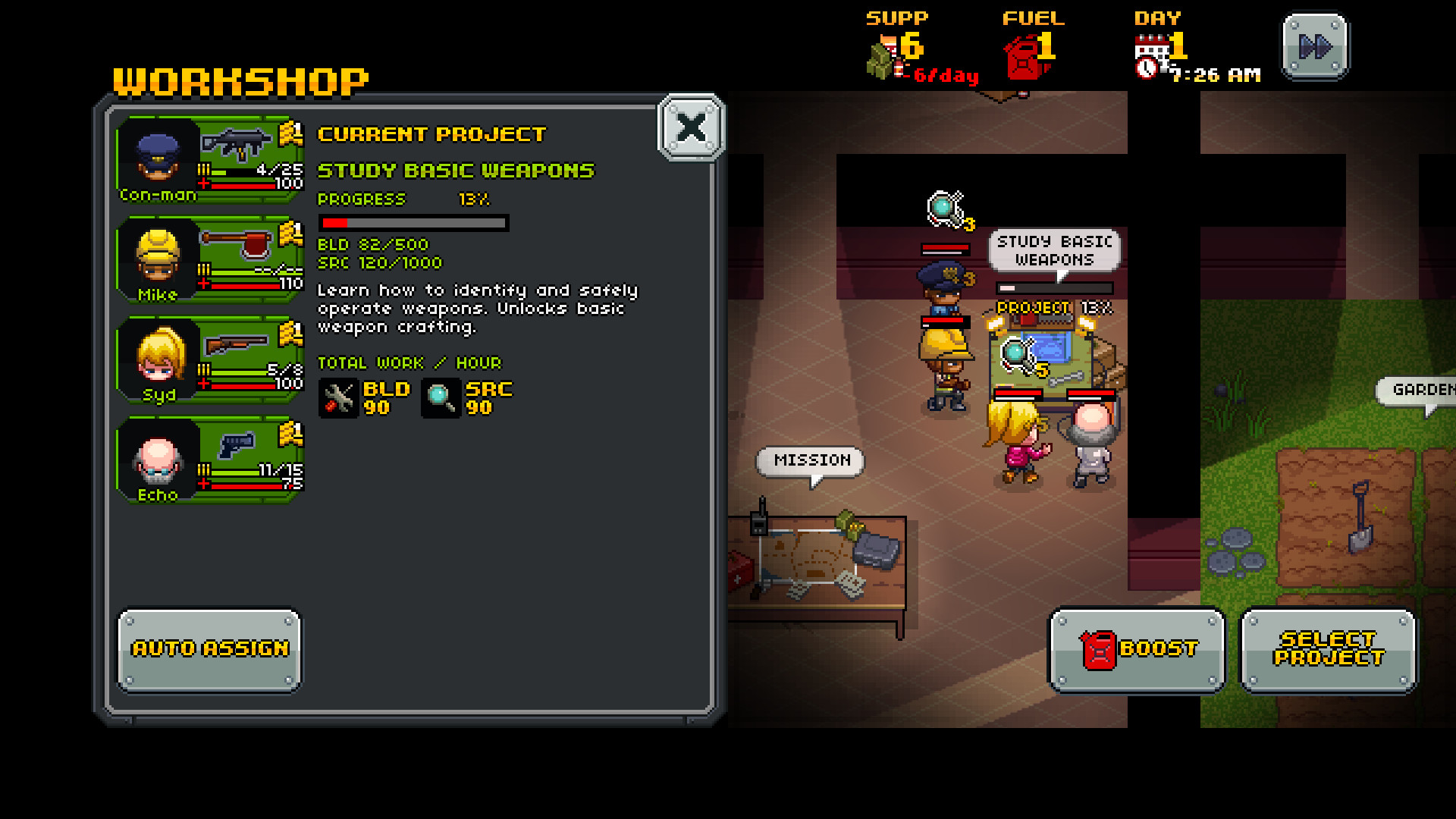The width and height of the screenshot is (1456, 819).
Task: Toggle the fast-forward time control
Action: coord(1313,47)
